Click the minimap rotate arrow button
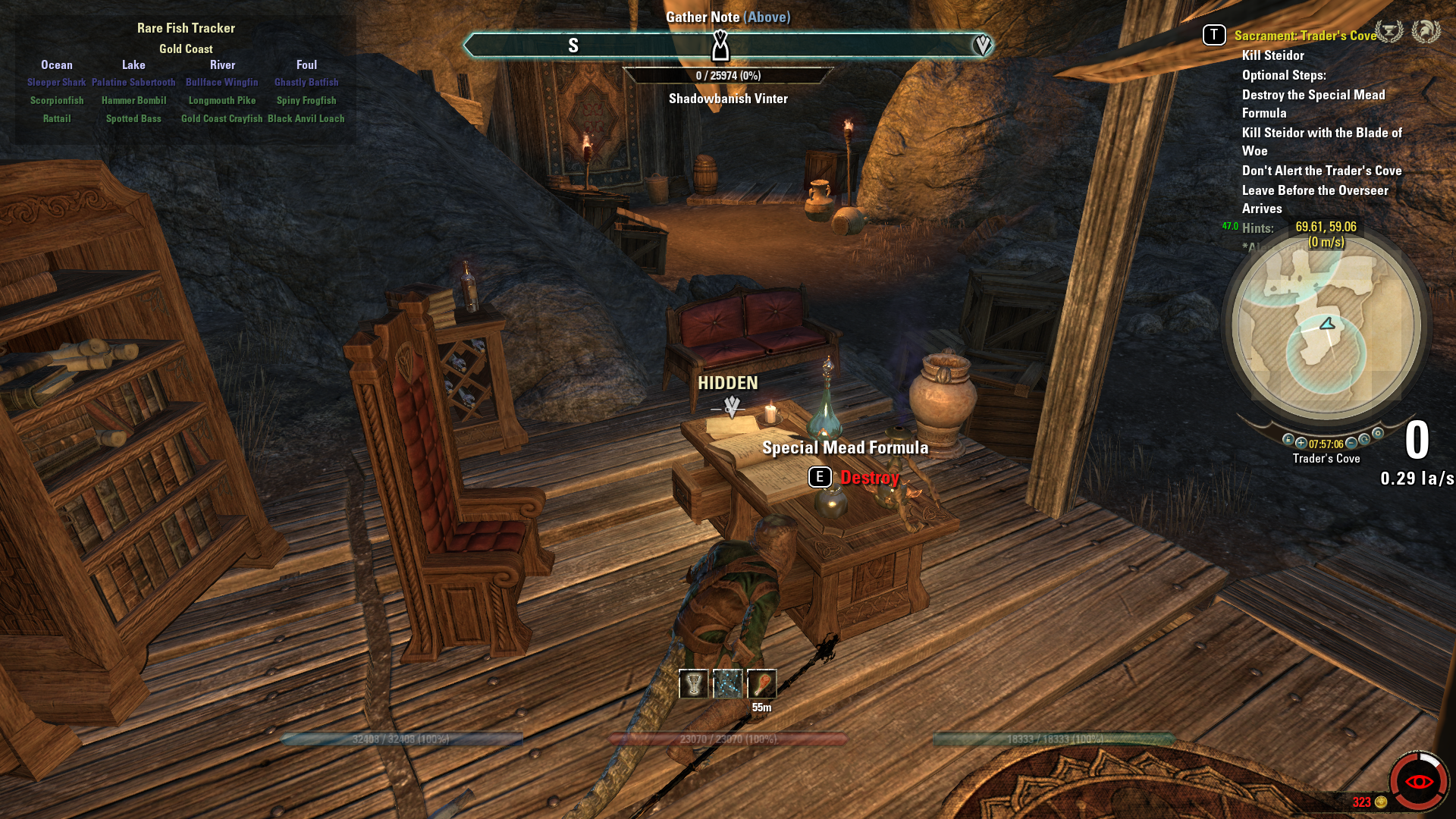This screenshot has width=1456, height=819. [x=1364, y=440]
